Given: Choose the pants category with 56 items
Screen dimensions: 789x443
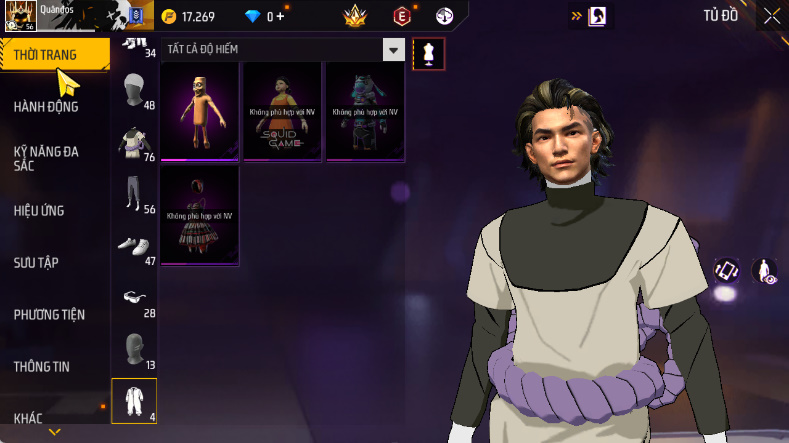Looking at the screenshot, I should click(x=134, y=196).
